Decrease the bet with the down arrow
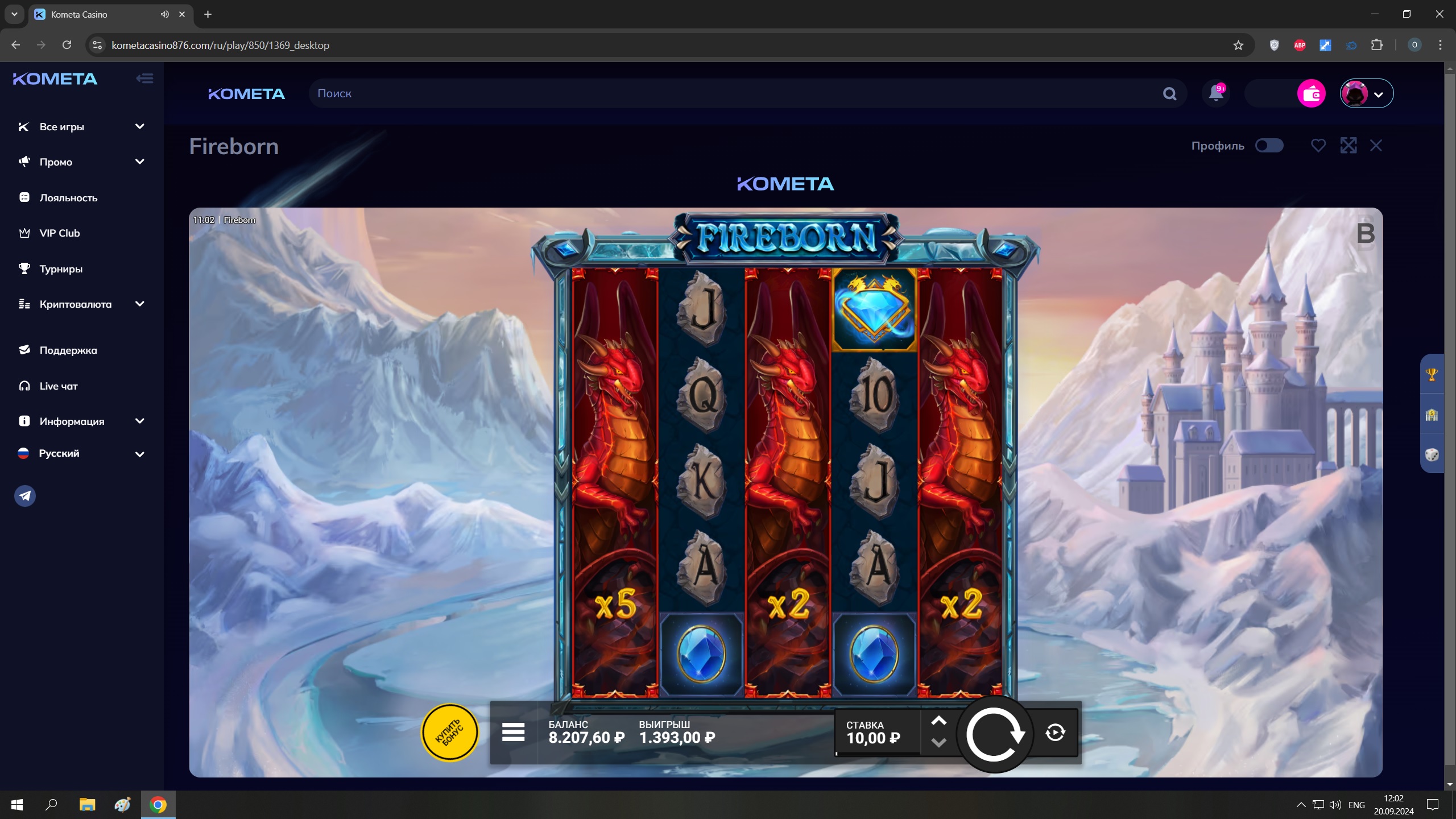Screen dimensions: 1456x819 point(938,743)
